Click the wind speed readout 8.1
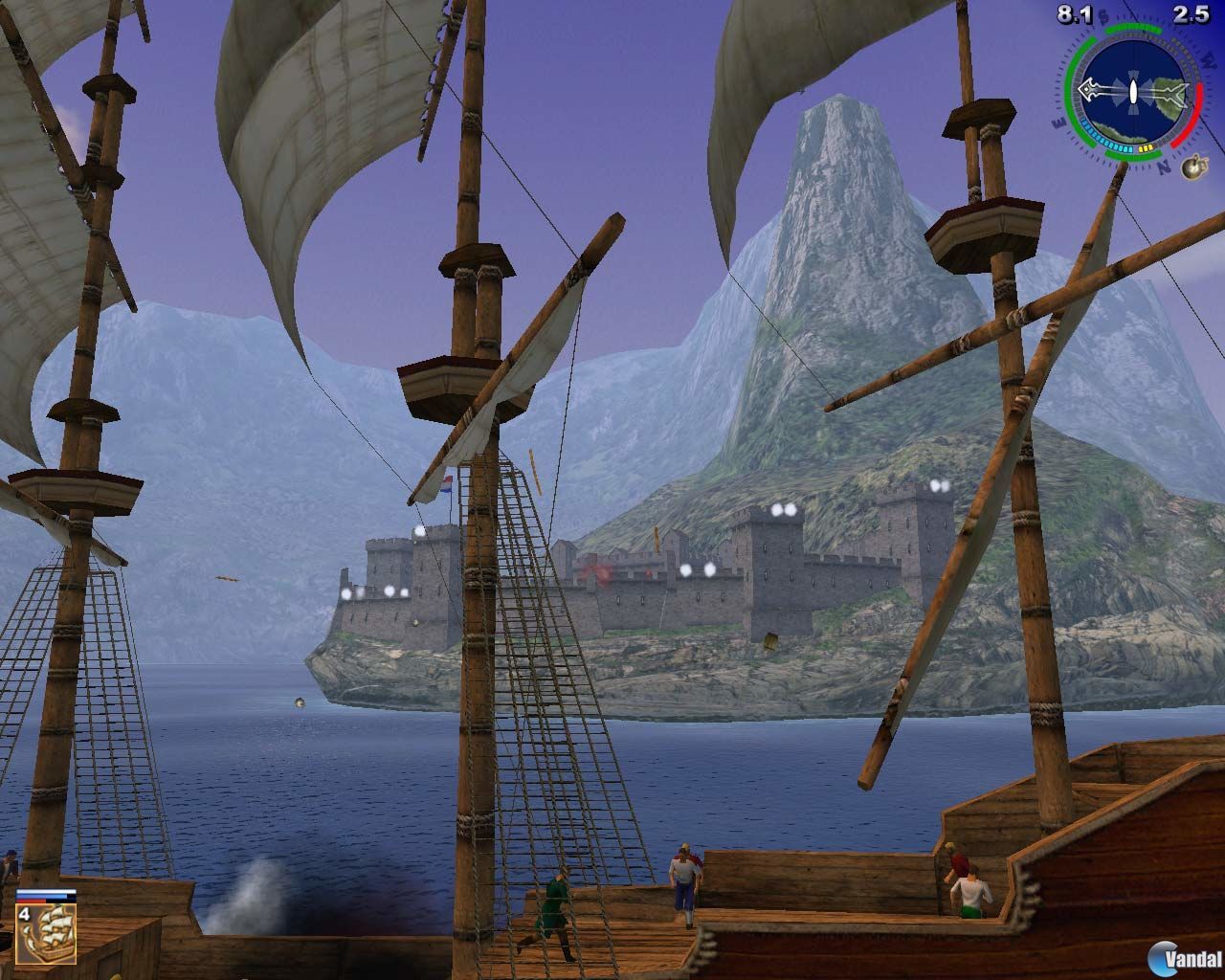Screen dimensions: 1225x980 1074,14
